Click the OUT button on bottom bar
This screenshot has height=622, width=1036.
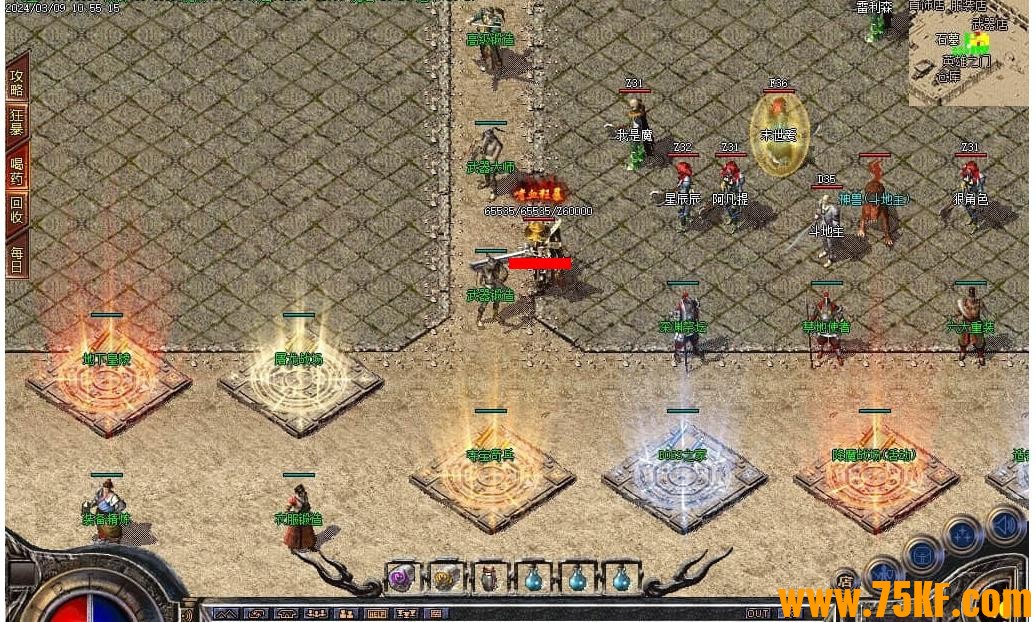tap(757, 613)
